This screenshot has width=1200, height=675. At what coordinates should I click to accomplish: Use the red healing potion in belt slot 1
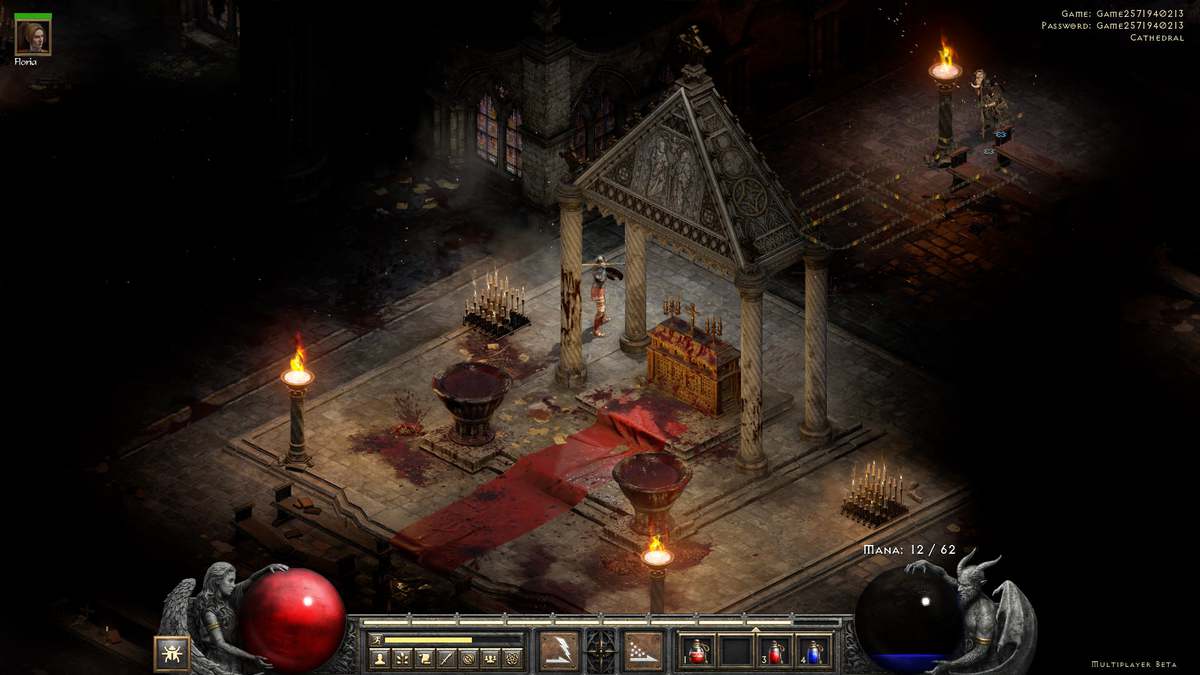pyautogui.click(x=699, y=651)
